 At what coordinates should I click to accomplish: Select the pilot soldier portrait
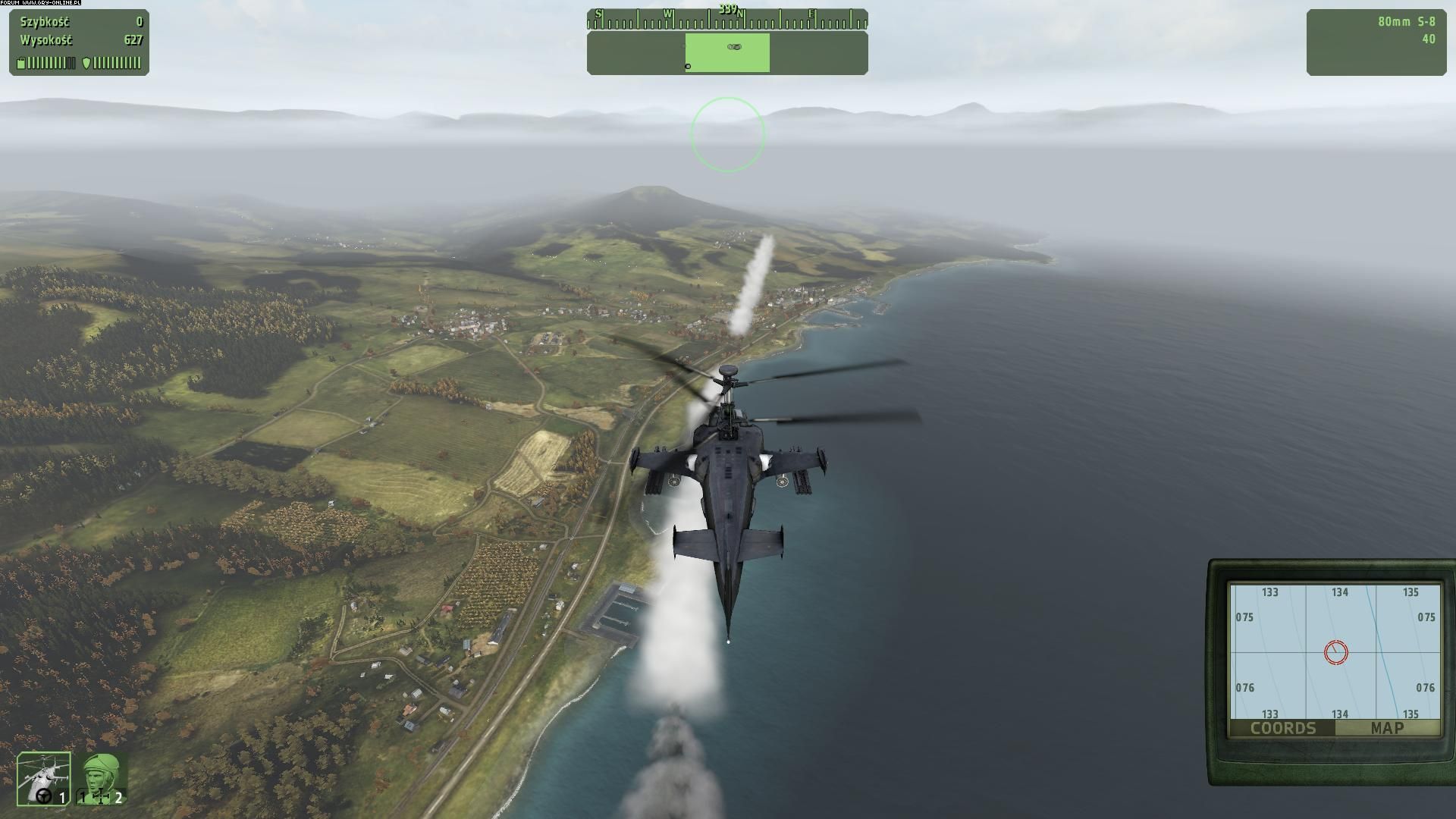coord(102,778)
